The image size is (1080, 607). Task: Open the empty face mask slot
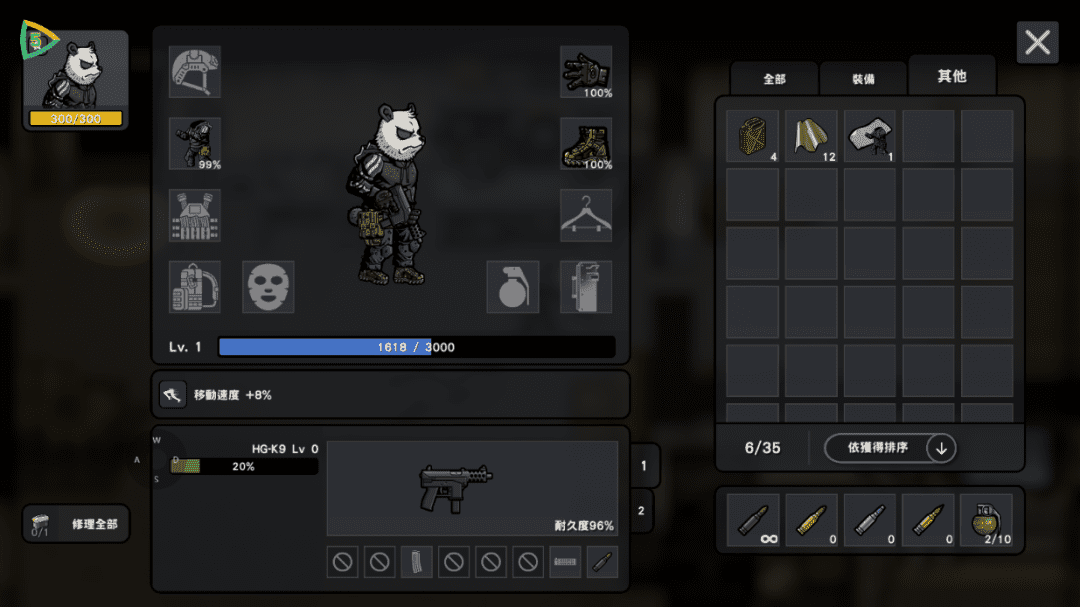(x=268, y=287)
